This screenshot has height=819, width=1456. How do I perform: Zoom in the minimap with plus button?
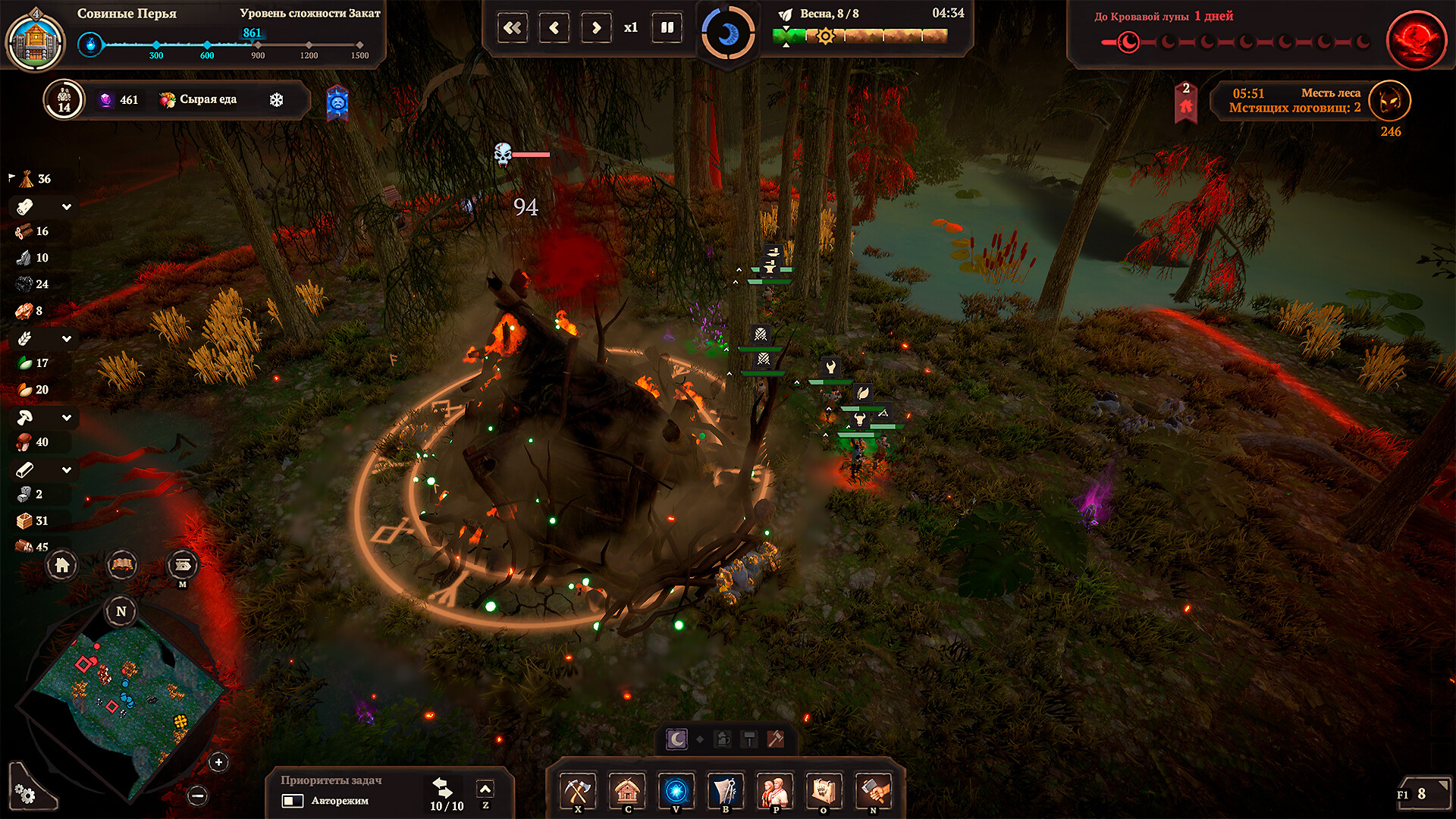click(x=218, y=762)
